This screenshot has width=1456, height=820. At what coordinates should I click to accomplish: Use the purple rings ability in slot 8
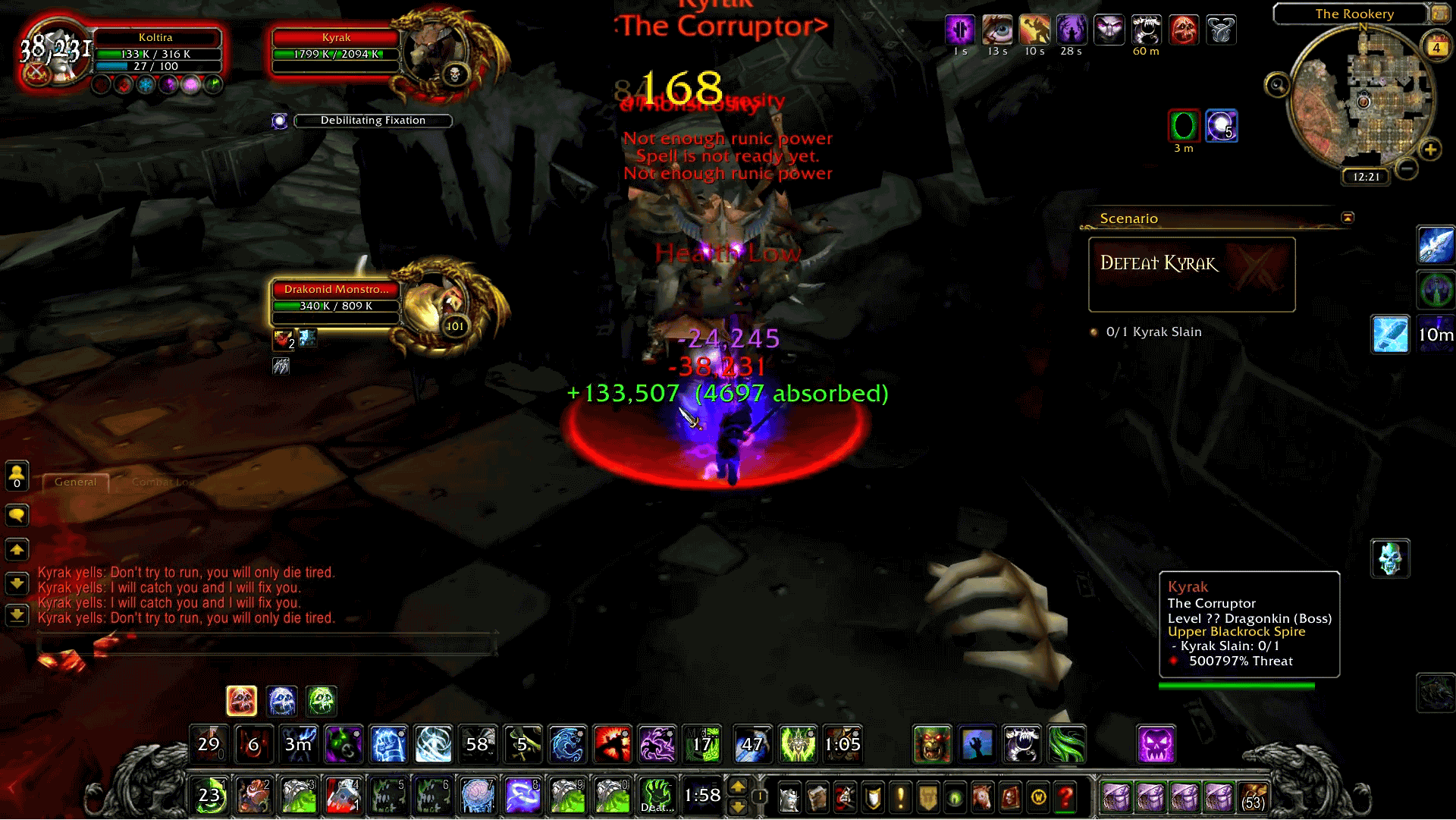[522, 796]
